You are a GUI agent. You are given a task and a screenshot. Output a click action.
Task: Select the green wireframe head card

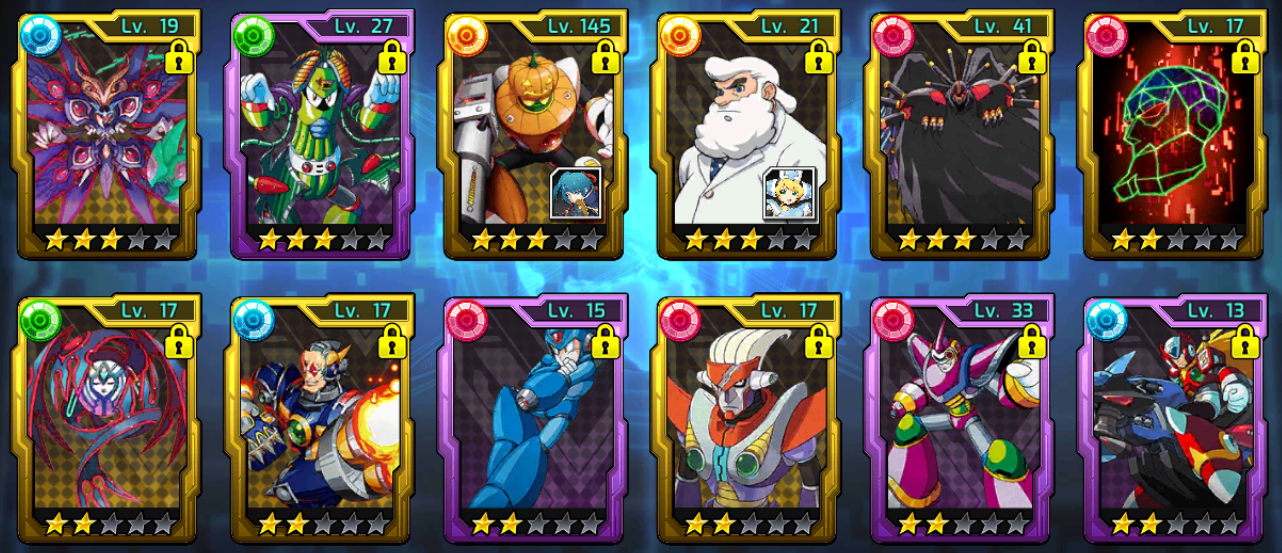pos(1176,135)
